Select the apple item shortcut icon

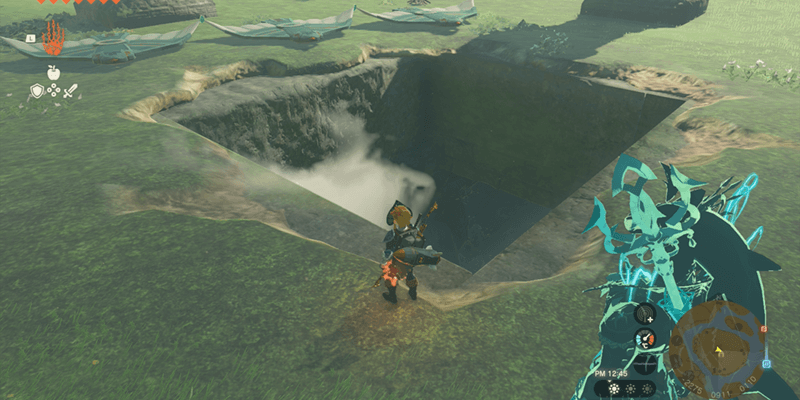[53, 72]
